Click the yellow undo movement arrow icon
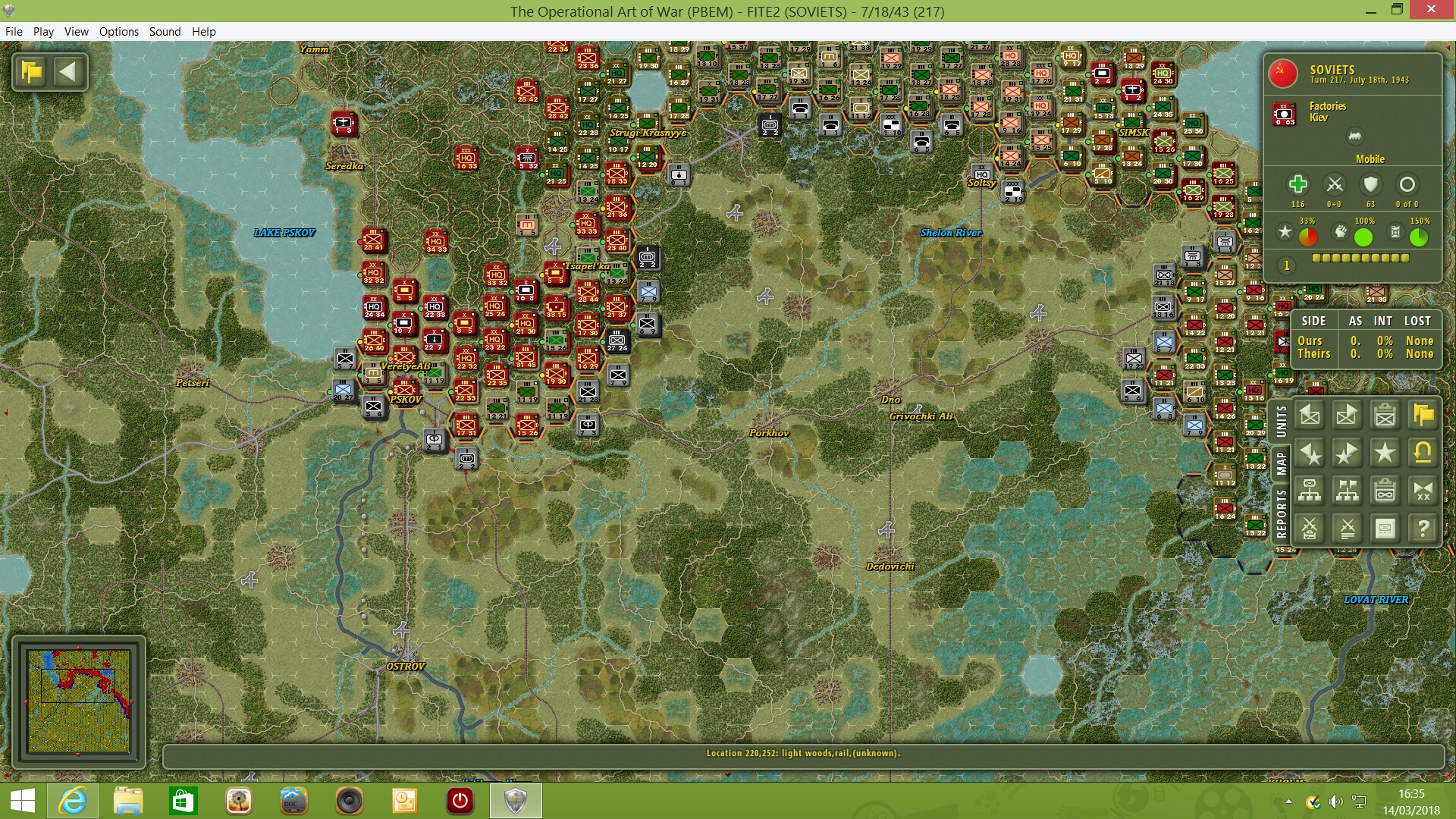The width and height of the screenshot is (1456, 819). [1423, 453]
